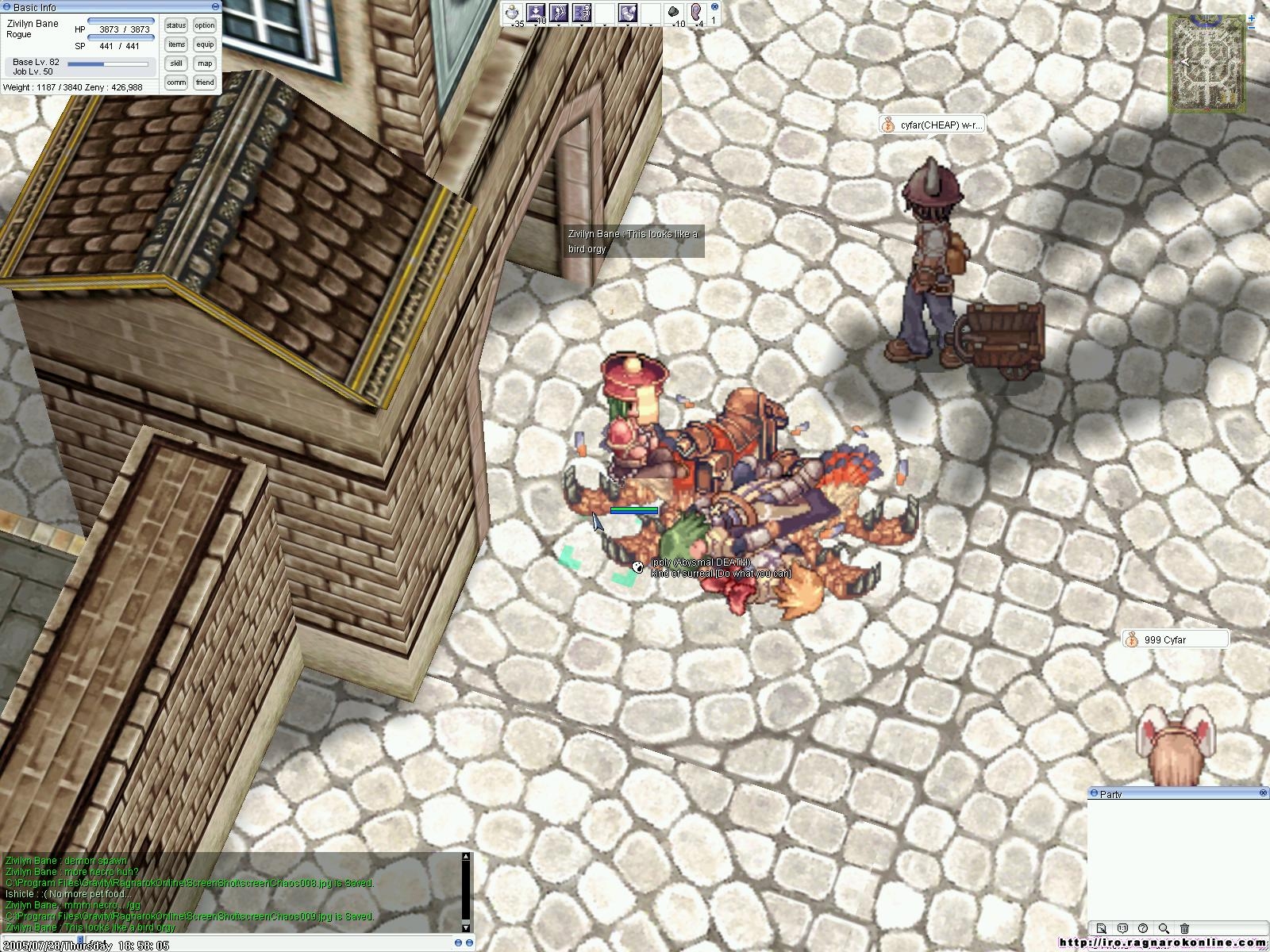Open cyfar(CHEAP) vendor shop sign
The image size is (1270, 952).
coord(932,125)
